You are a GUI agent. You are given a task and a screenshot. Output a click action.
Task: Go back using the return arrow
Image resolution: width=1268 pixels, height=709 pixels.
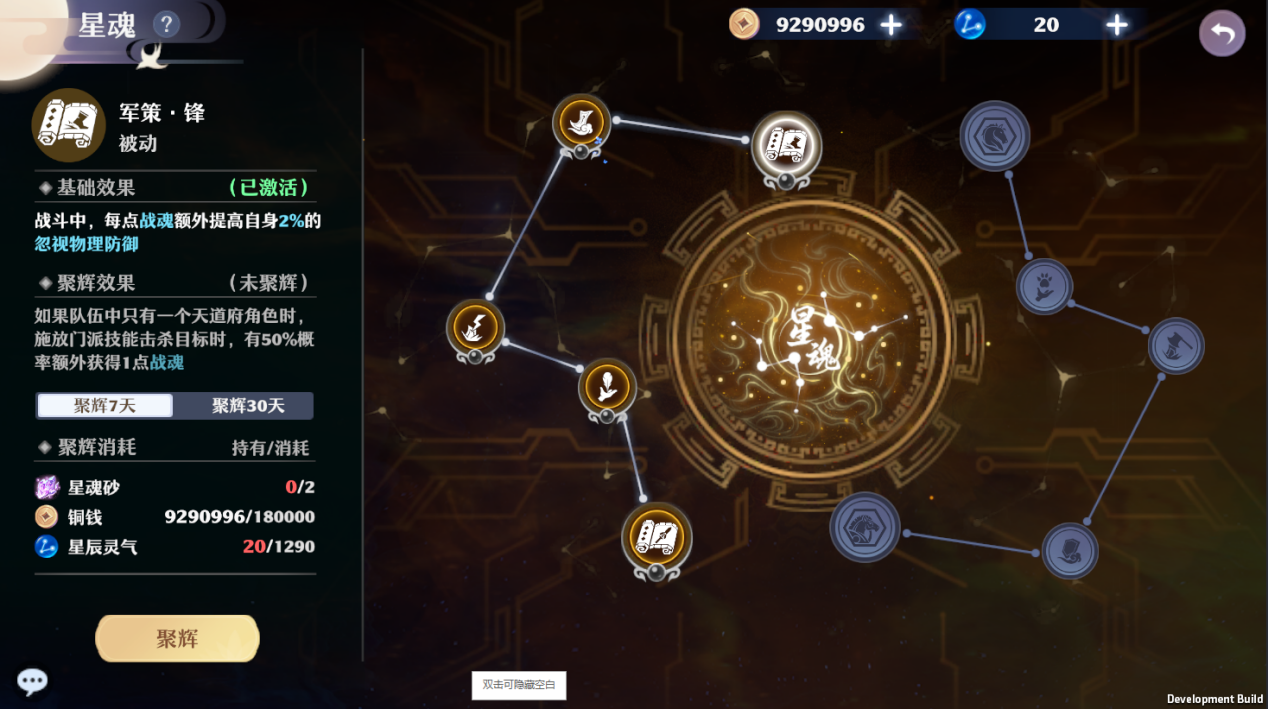click(1222, 34)
